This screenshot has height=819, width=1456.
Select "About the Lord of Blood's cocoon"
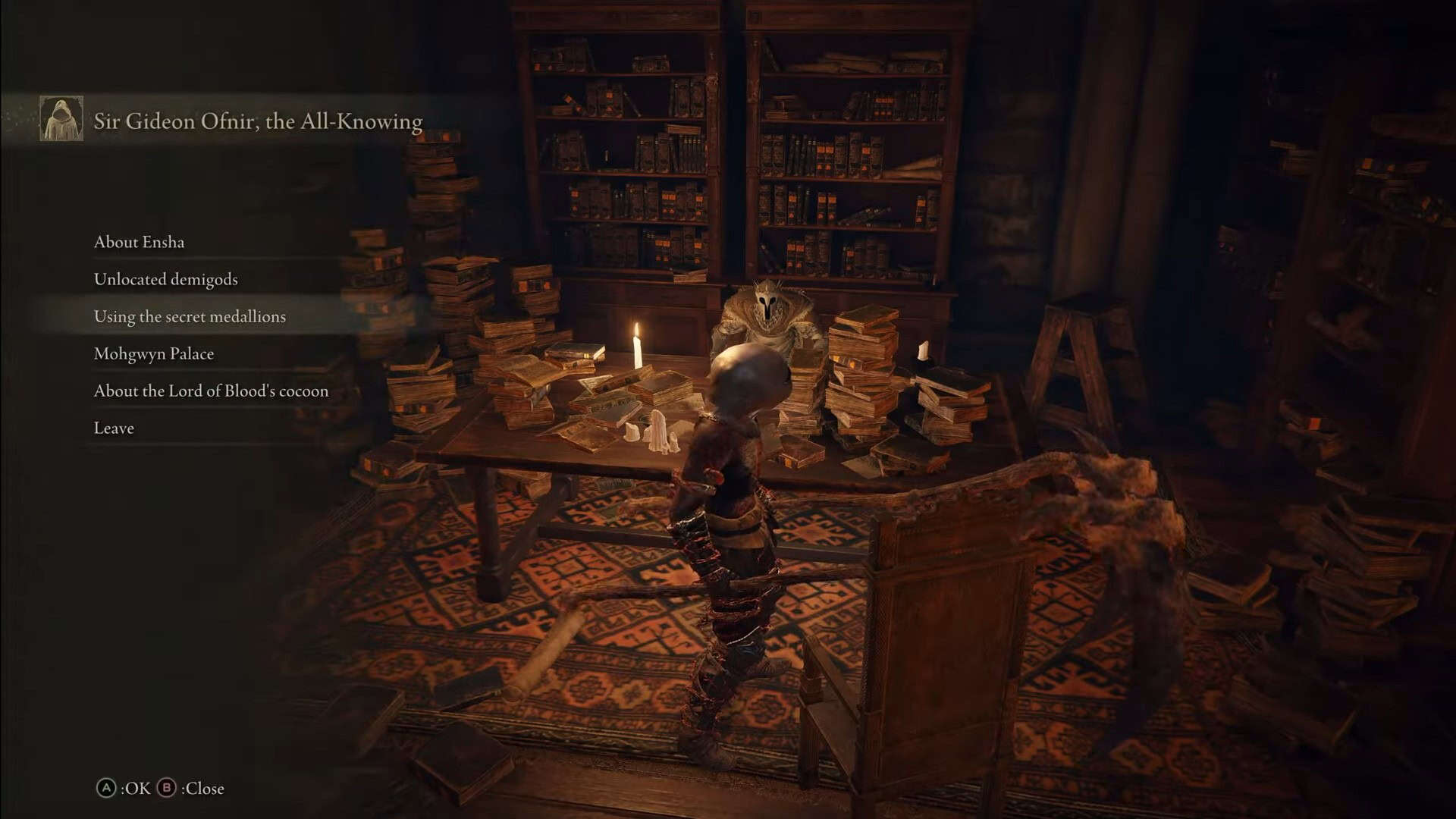[x=211, y=391]
